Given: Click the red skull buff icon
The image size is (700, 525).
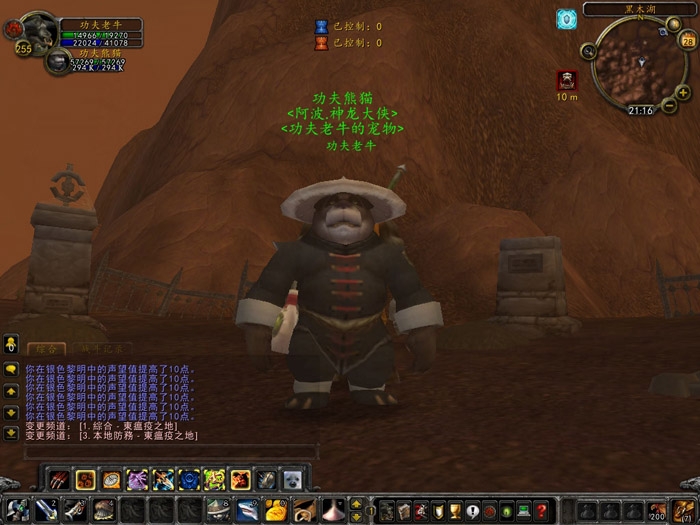Looking at the screenshot, I should 567,81.
